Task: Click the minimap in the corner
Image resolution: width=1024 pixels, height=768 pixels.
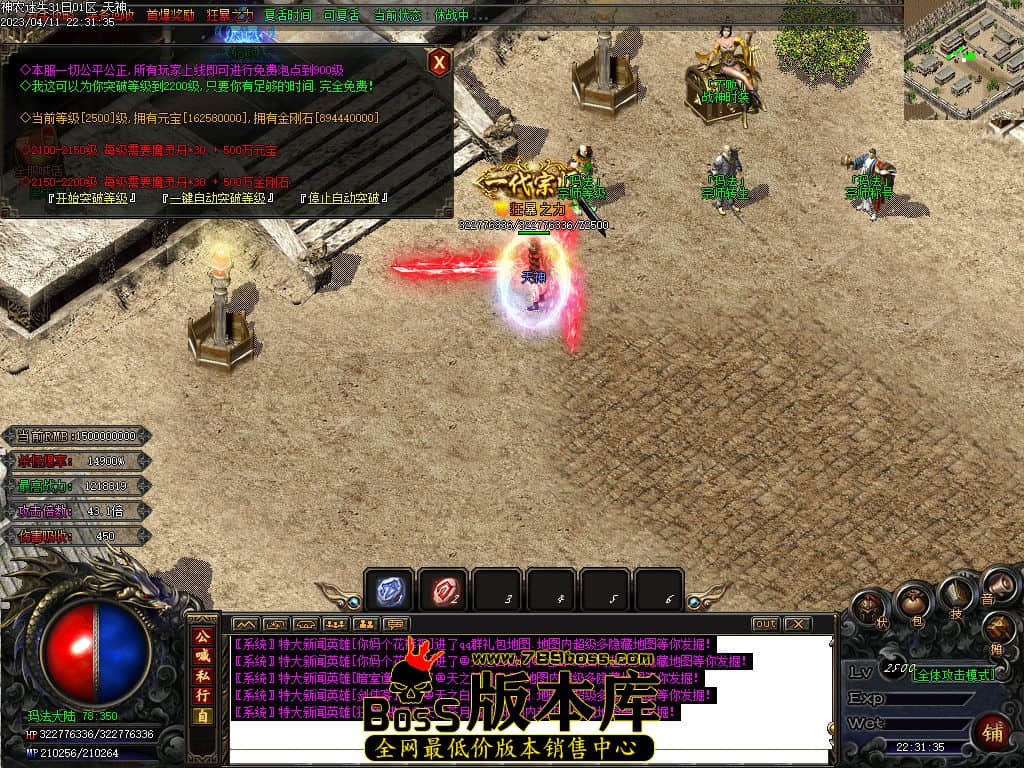Action: click(963, 60)
